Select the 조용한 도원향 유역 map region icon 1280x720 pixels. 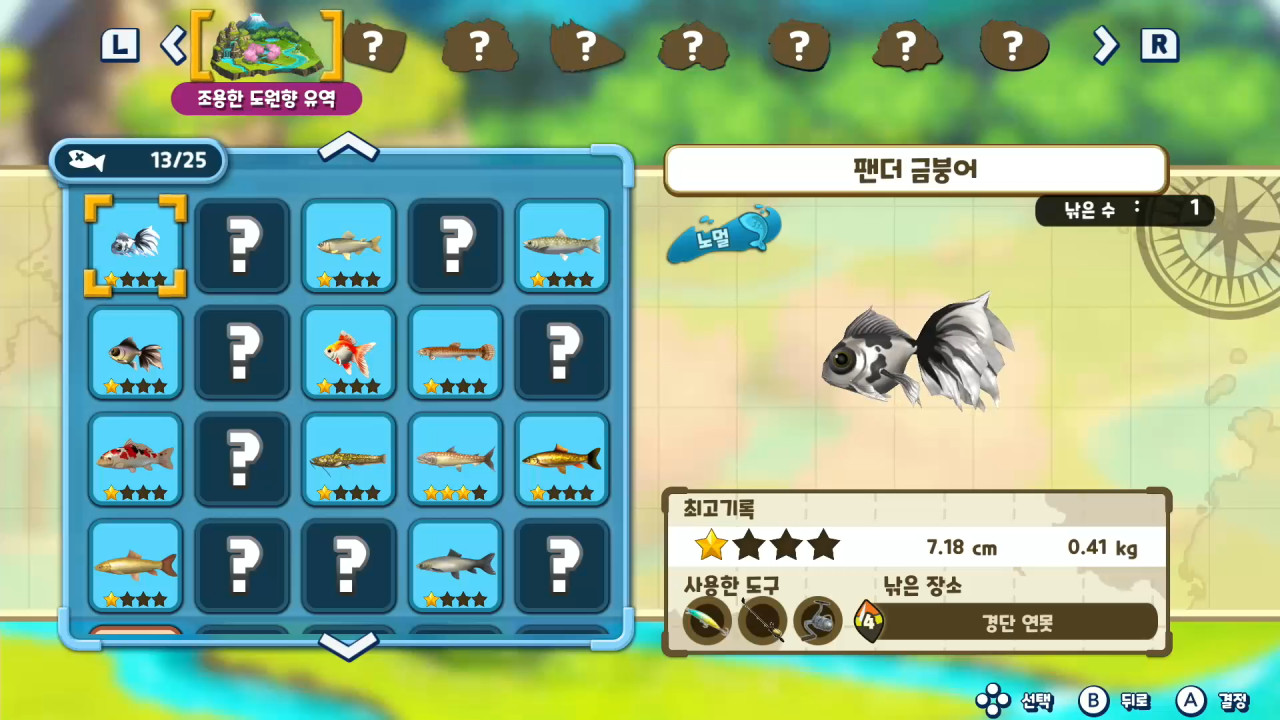click(266, 45)
